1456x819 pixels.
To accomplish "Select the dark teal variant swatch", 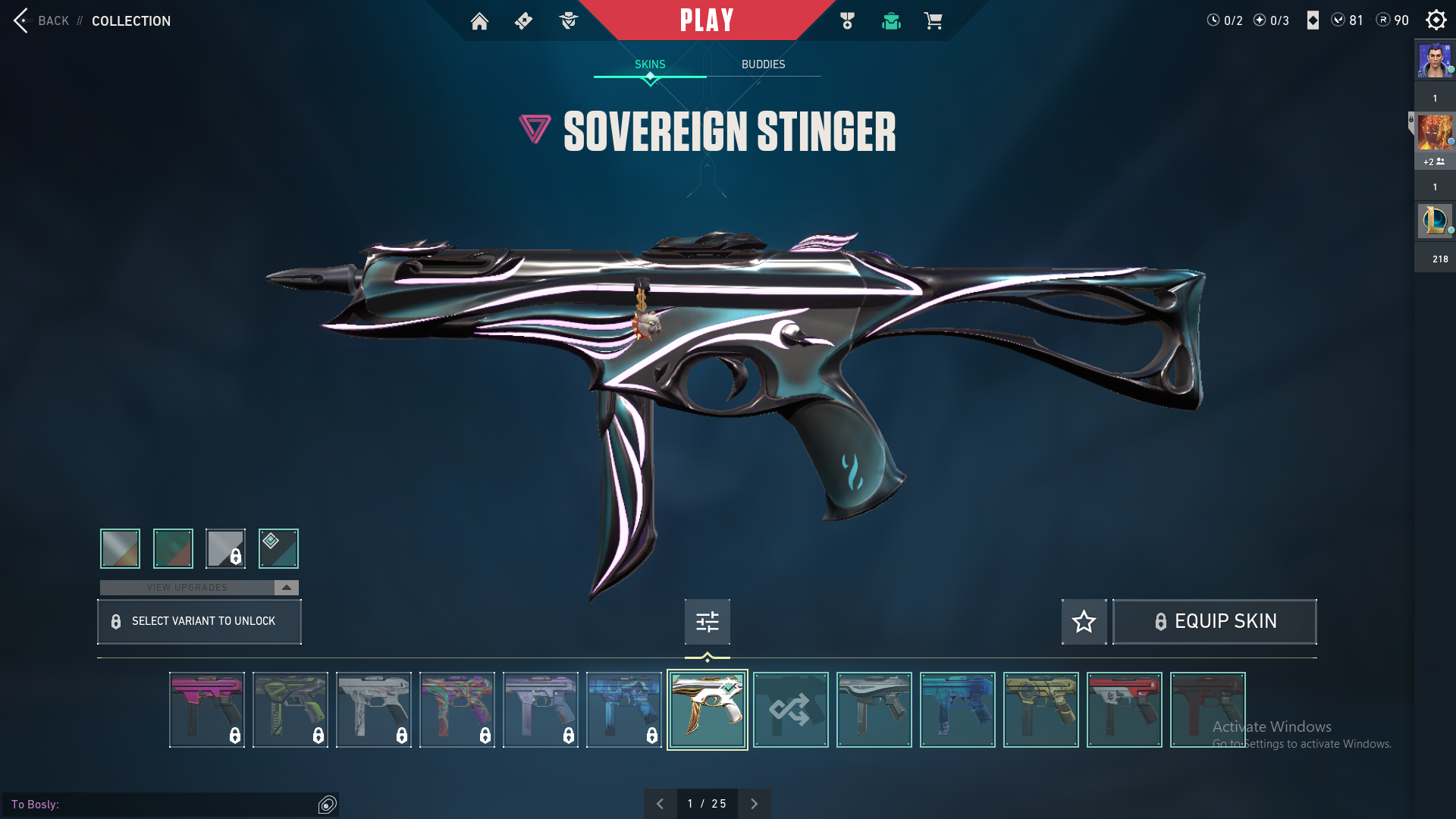I will [x=278, y=548].
